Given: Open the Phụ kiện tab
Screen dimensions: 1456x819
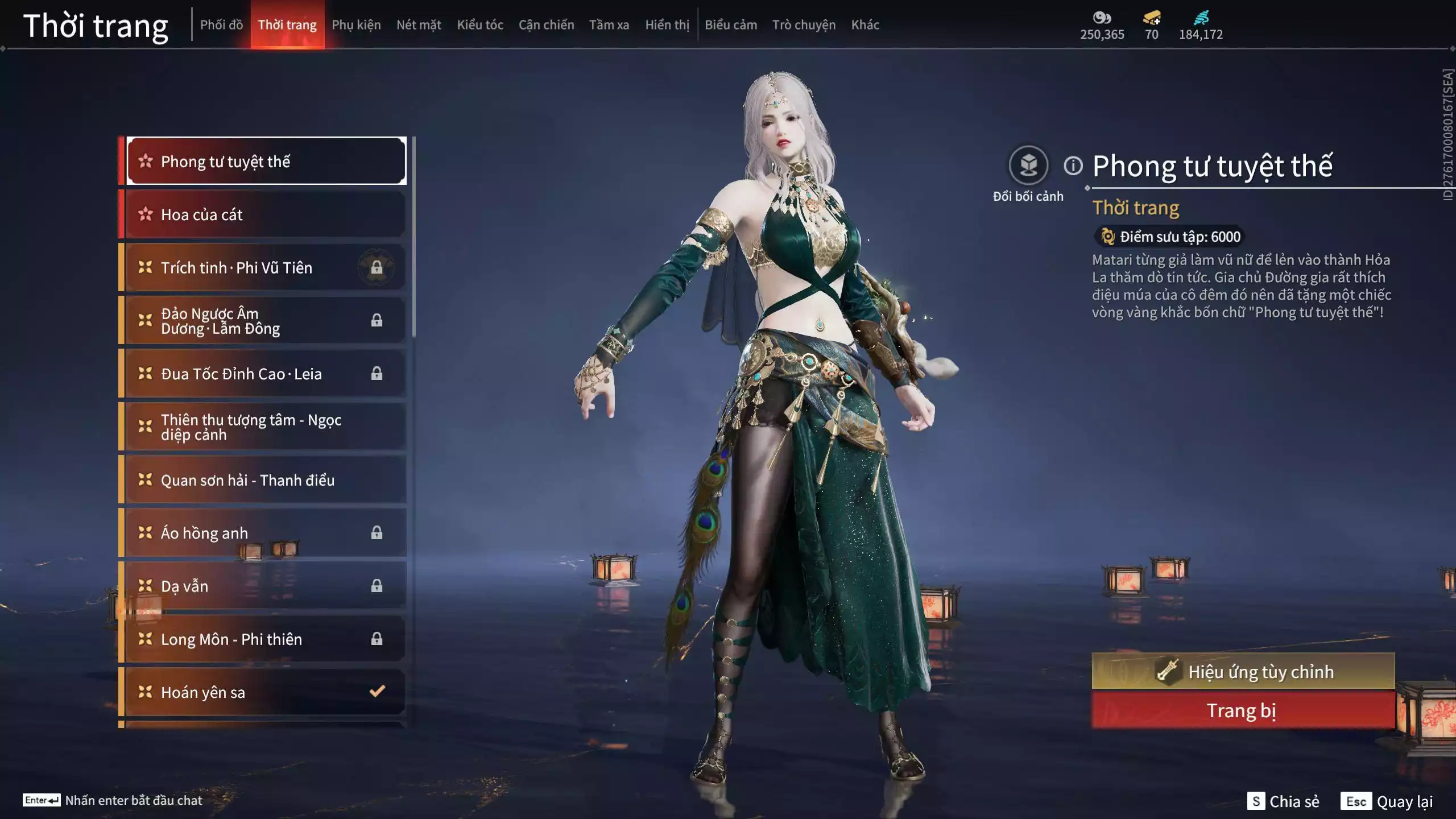Looking at the screenshot, I should (356, 25).
